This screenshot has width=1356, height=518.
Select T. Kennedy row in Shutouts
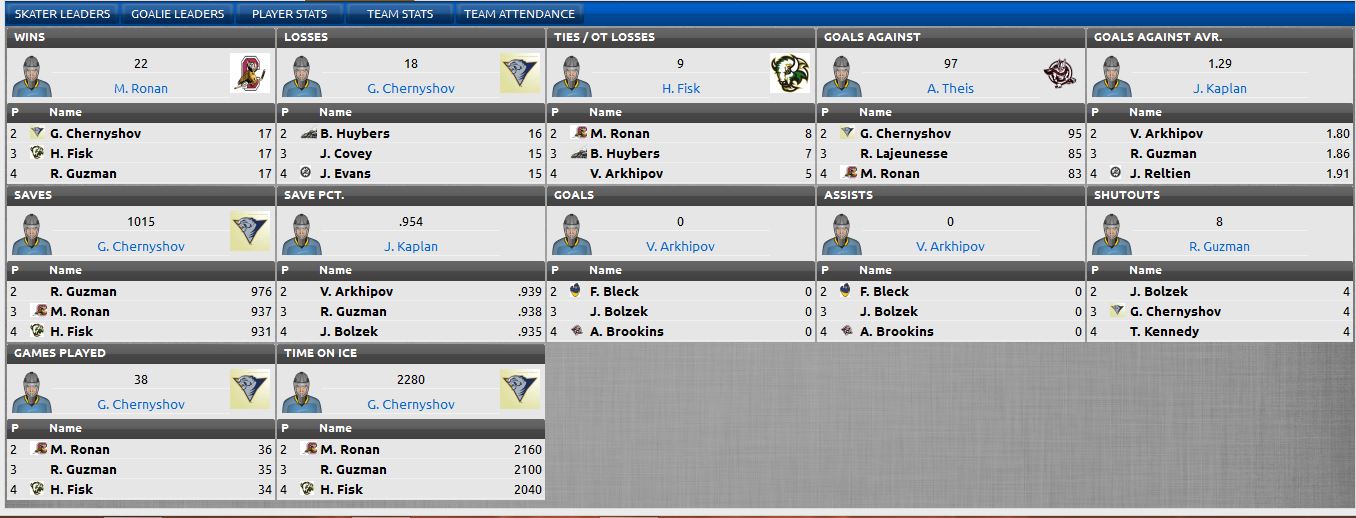(1164, 331)
